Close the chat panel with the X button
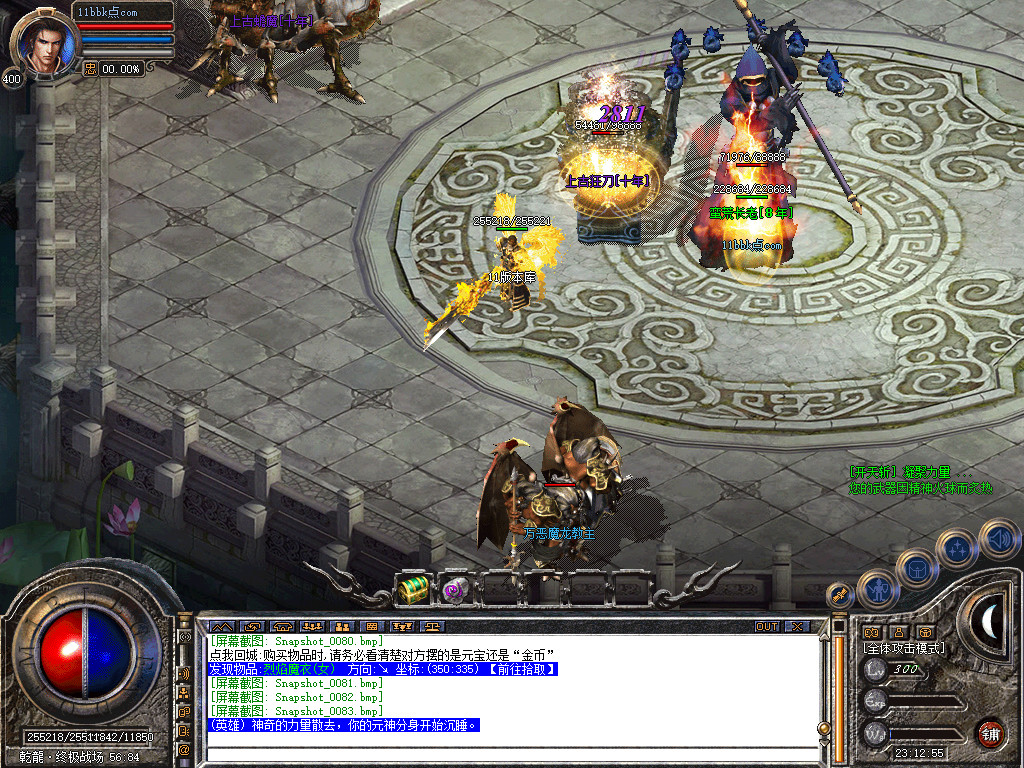This screenshot has width=1024, height=768. (797, 627)
